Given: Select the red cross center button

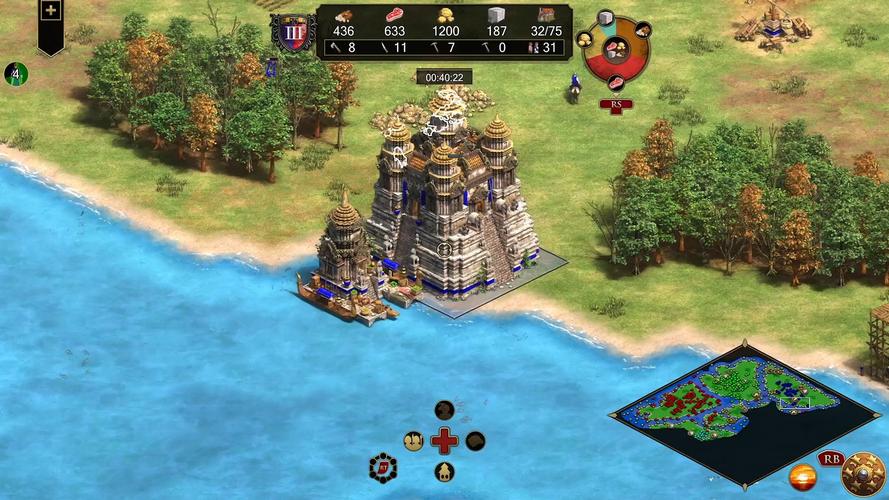Looking at the screenshot, I should 444,441.
